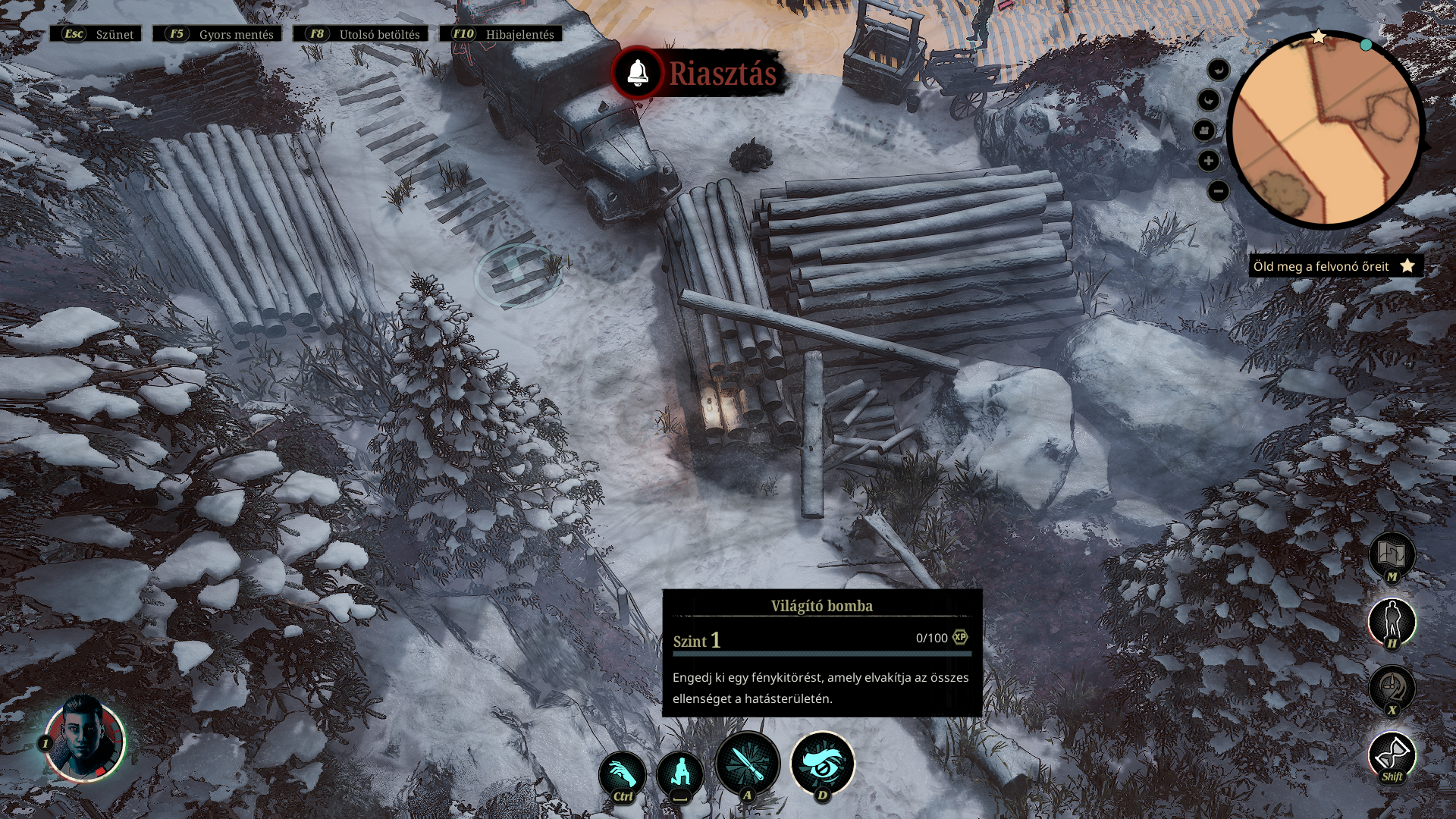Zoom in with the plus button
1456x819 pixels.
point(1209,161)
